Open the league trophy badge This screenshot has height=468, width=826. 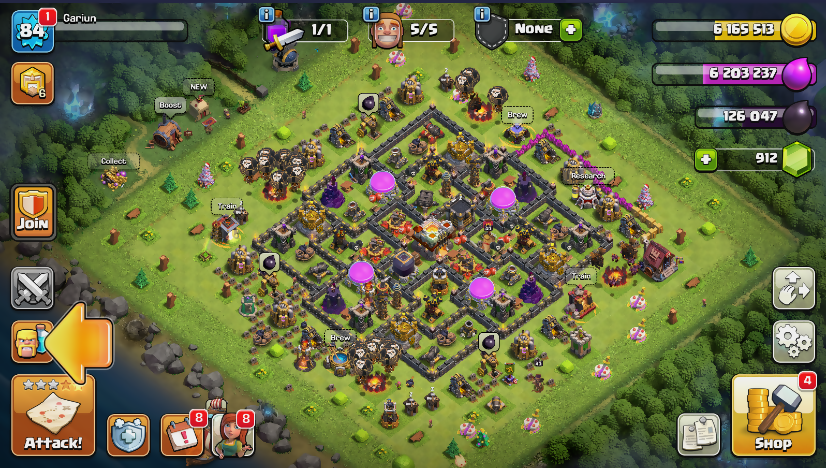point(32,84)
